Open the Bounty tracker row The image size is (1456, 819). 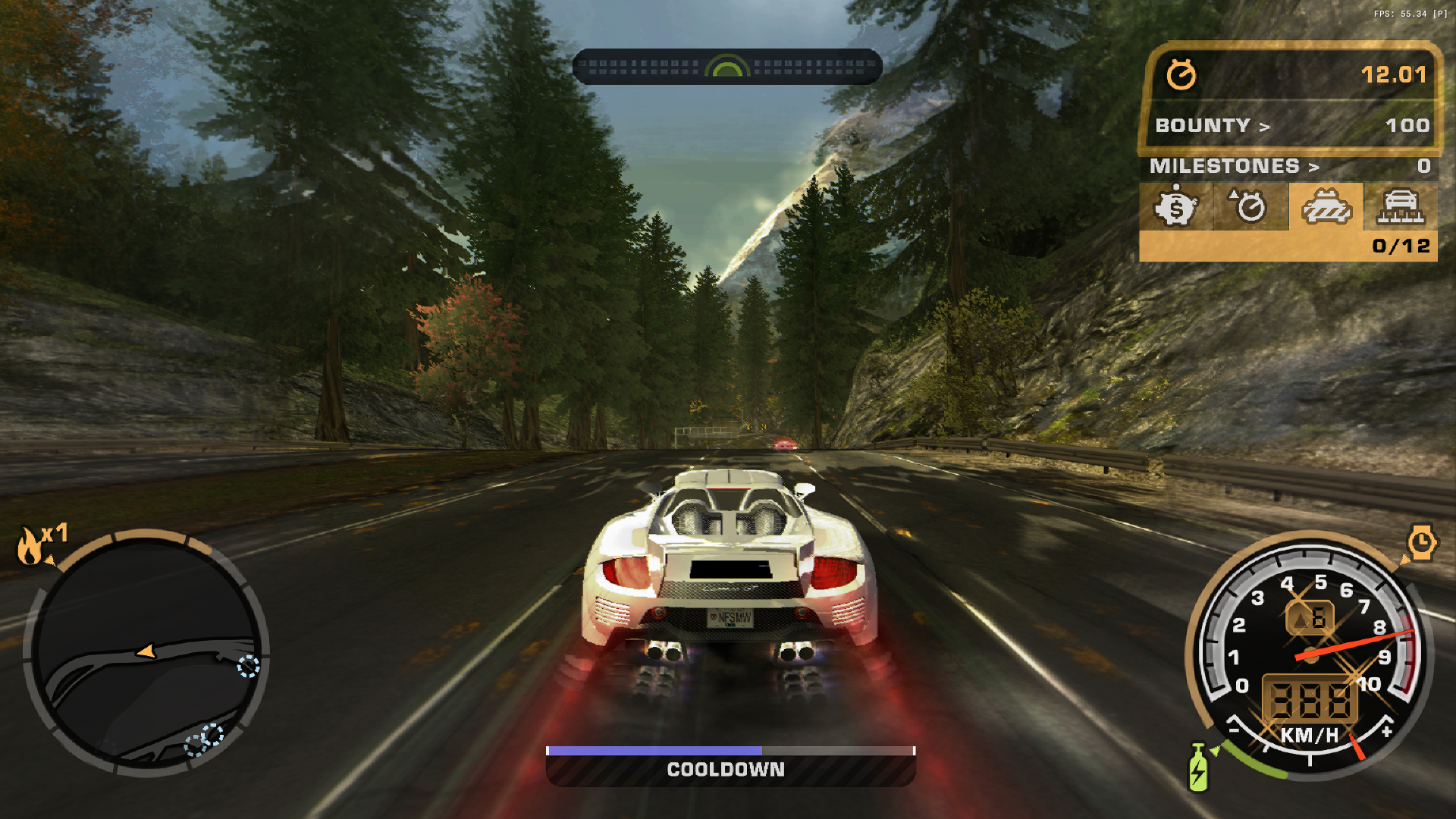1291,125
